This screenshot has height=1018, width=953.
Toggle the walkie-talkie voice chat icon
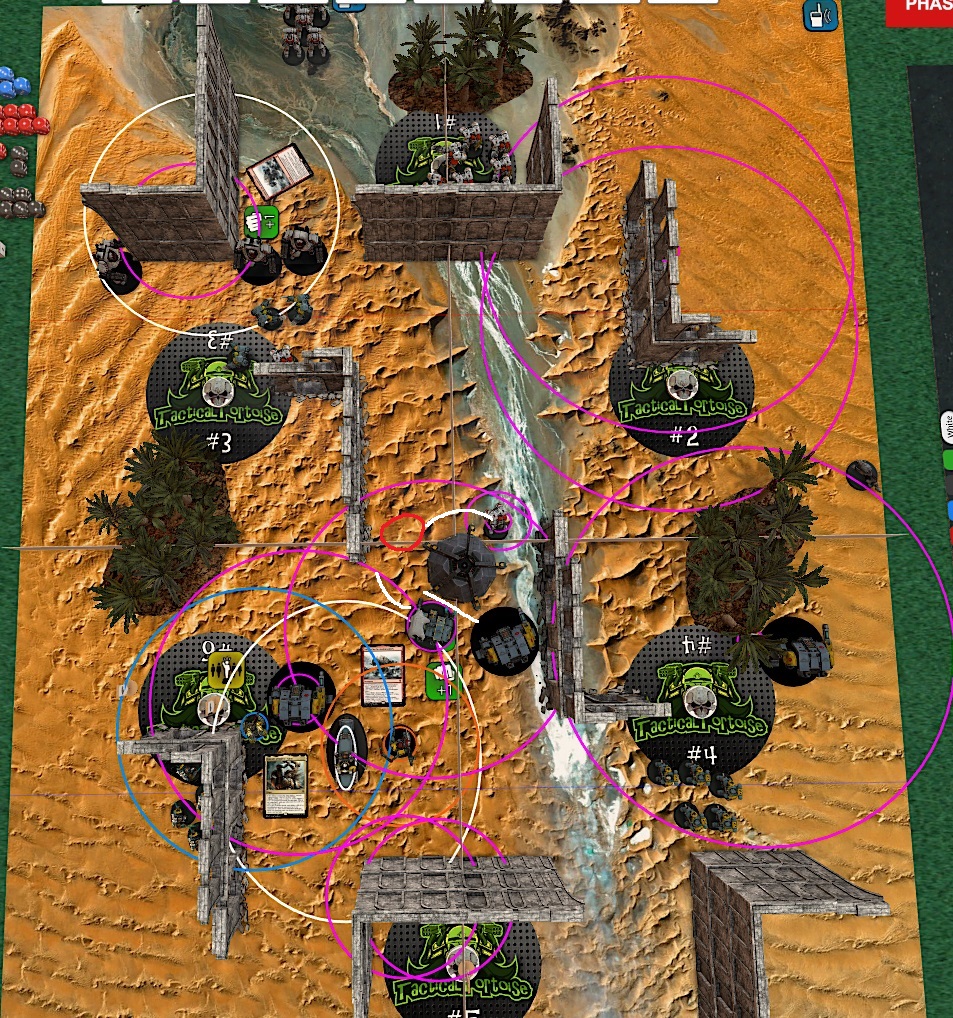pos(817,14)
